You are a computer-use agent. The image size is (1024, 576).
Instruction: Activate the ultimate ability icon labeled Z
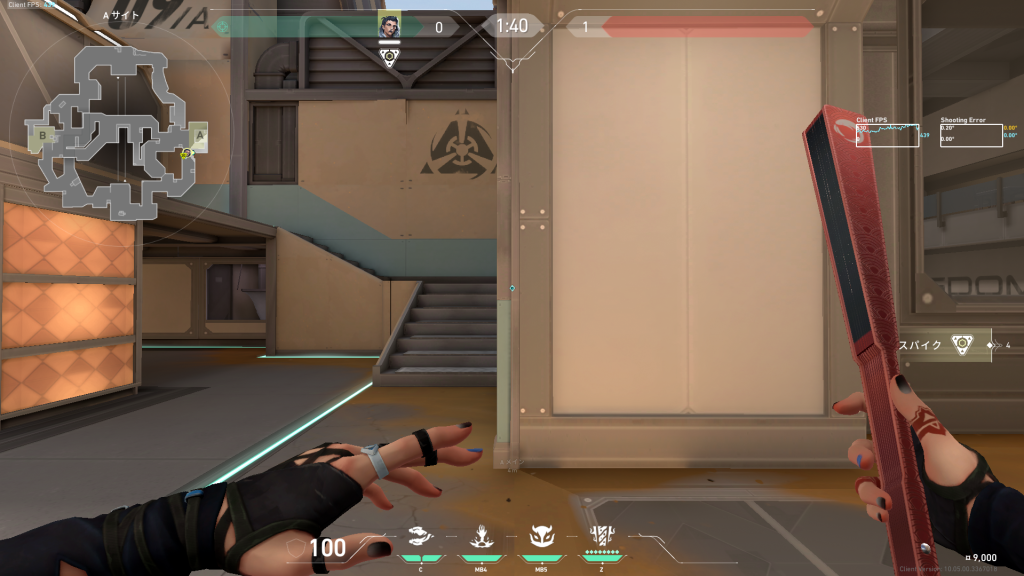[x=602, y=536]
